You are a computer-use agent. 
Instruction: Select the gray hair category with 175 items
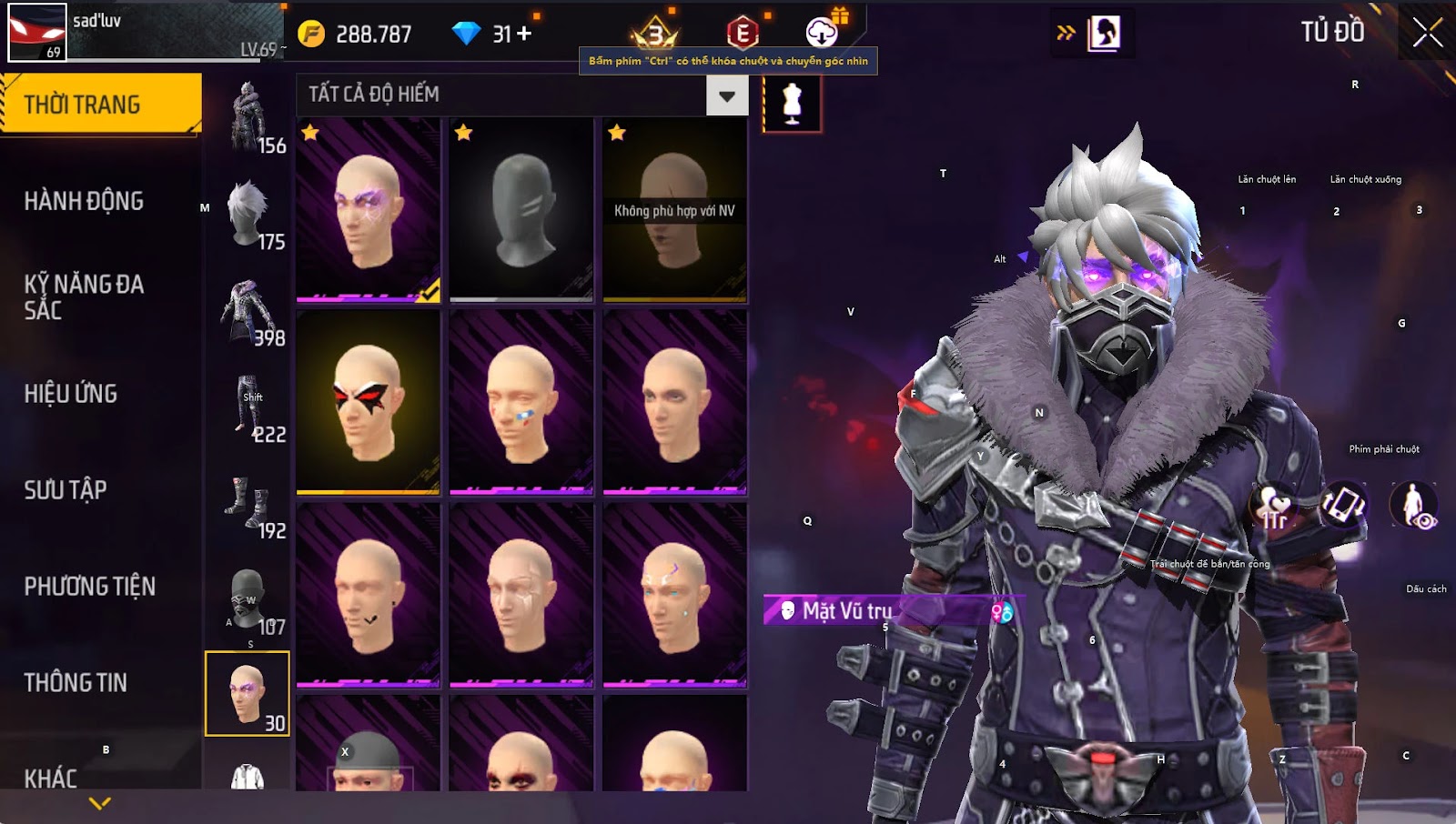point(248,215)
